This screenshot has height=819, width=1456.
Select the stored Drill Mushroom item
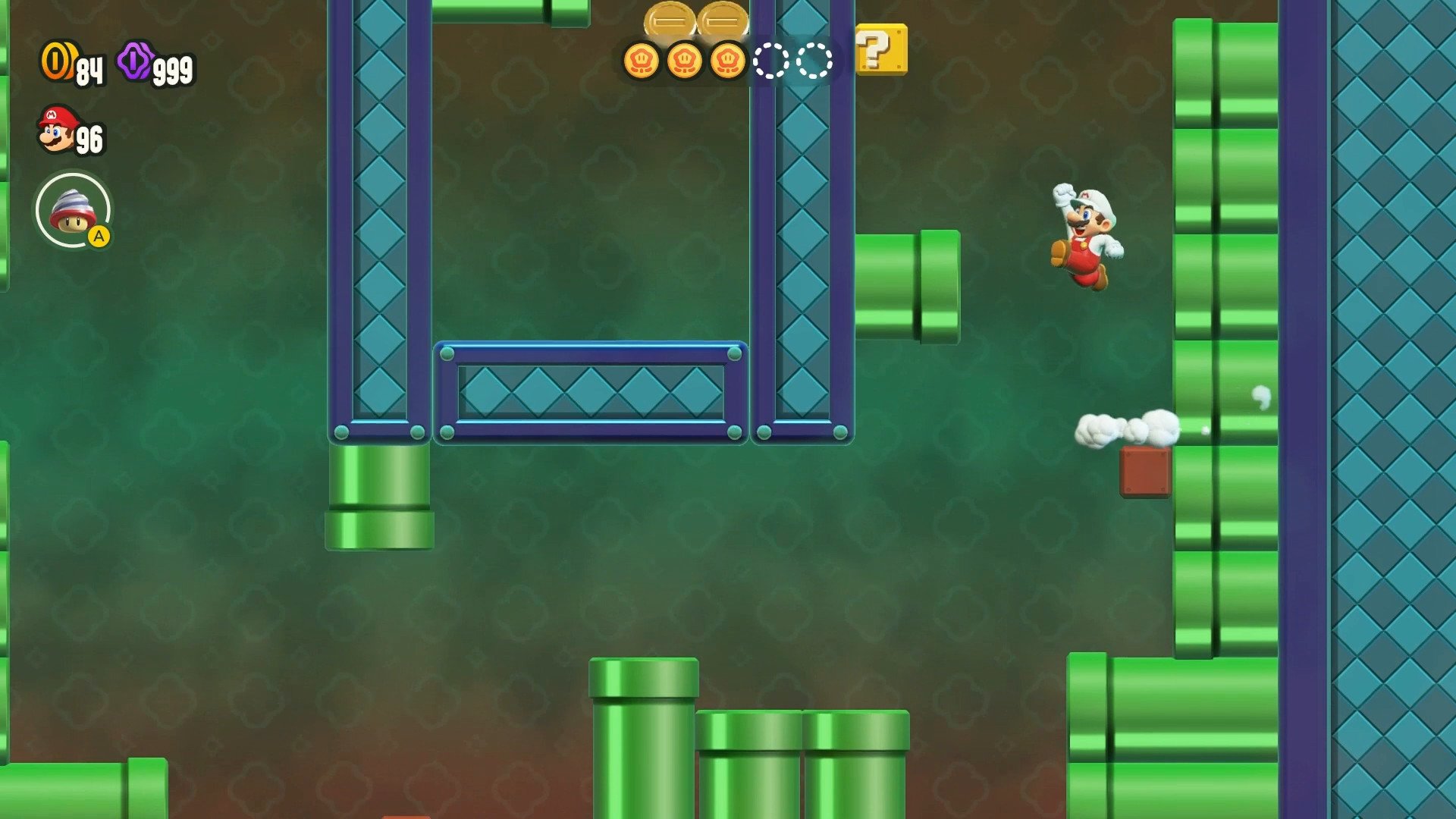tap(73, 210)
